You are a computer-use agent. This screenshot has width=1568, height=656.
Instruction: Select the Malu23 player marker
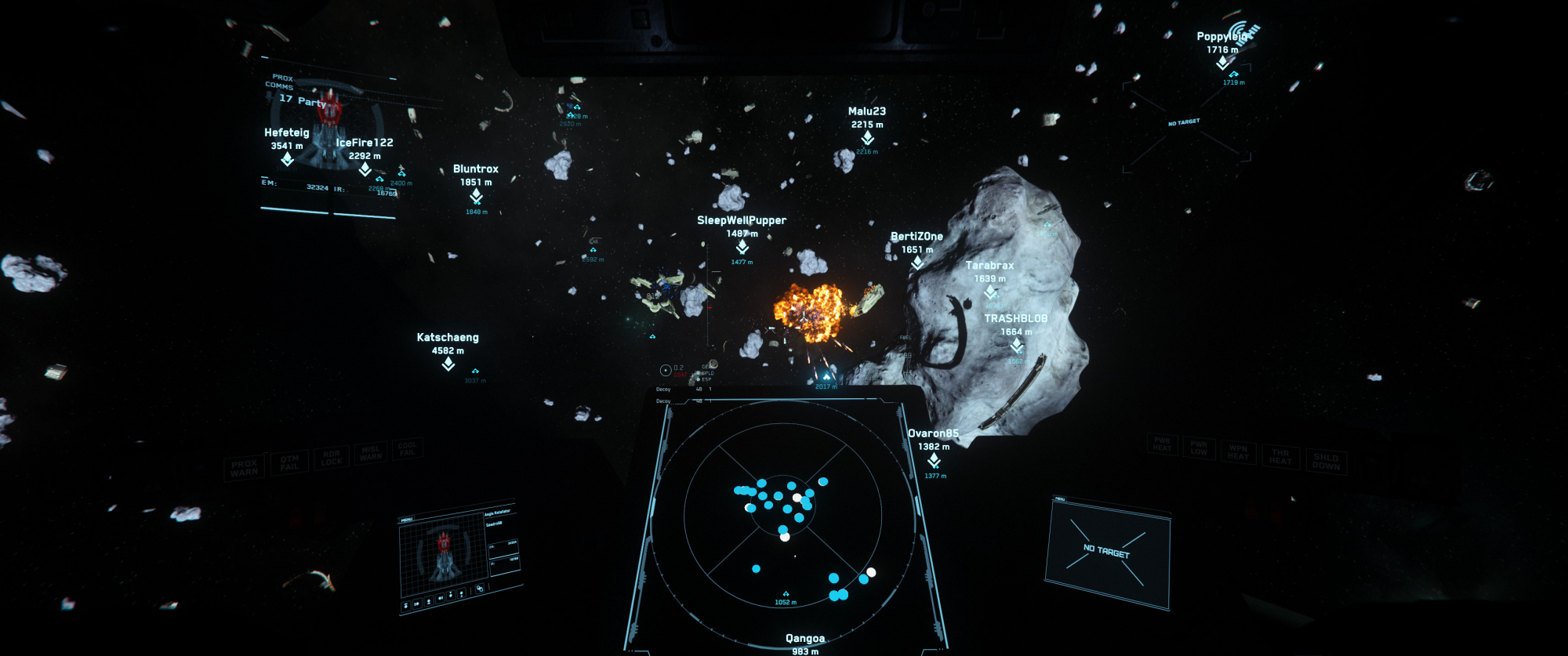coord(867,138)
